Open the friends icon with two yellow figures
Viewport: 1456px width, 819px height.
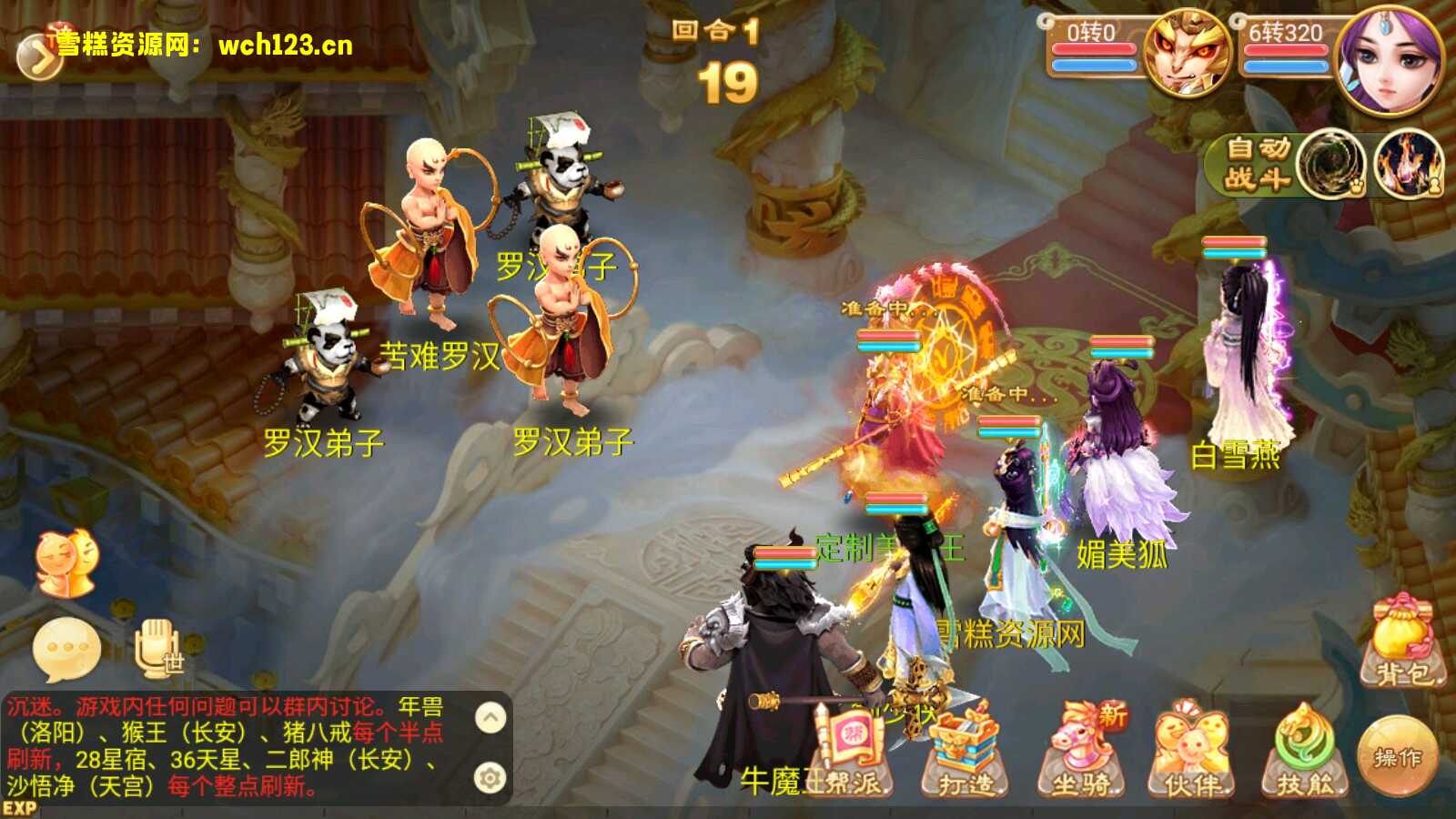click(x=66, y=563)
